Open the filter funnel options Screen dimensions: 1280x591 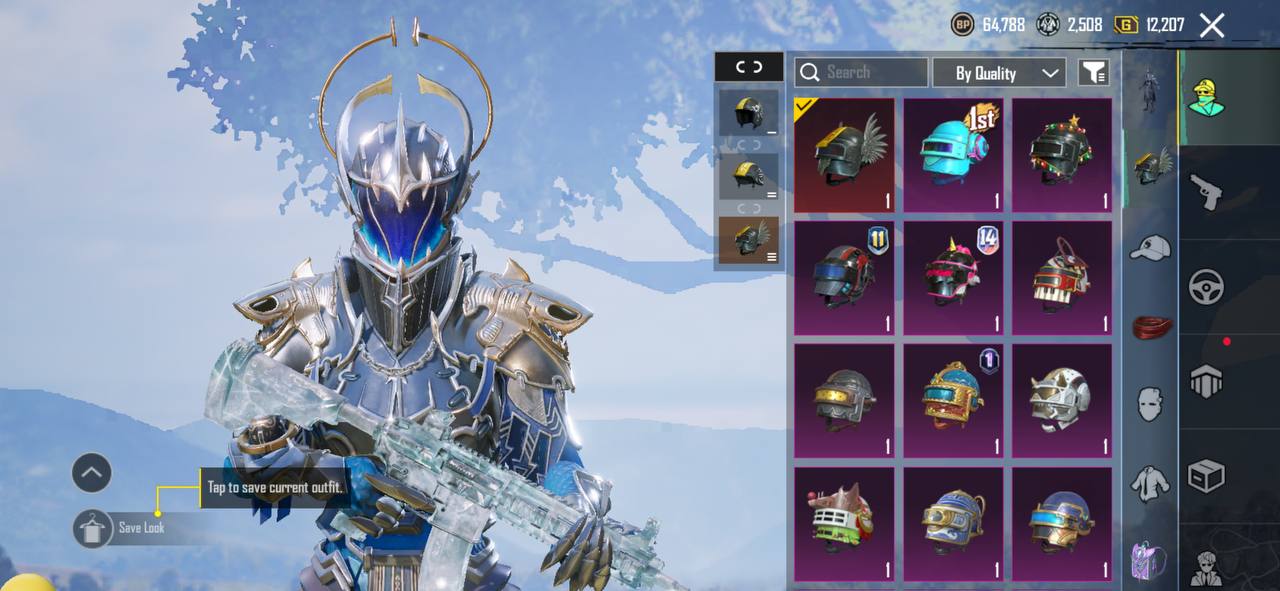[x=1094, y=72]
